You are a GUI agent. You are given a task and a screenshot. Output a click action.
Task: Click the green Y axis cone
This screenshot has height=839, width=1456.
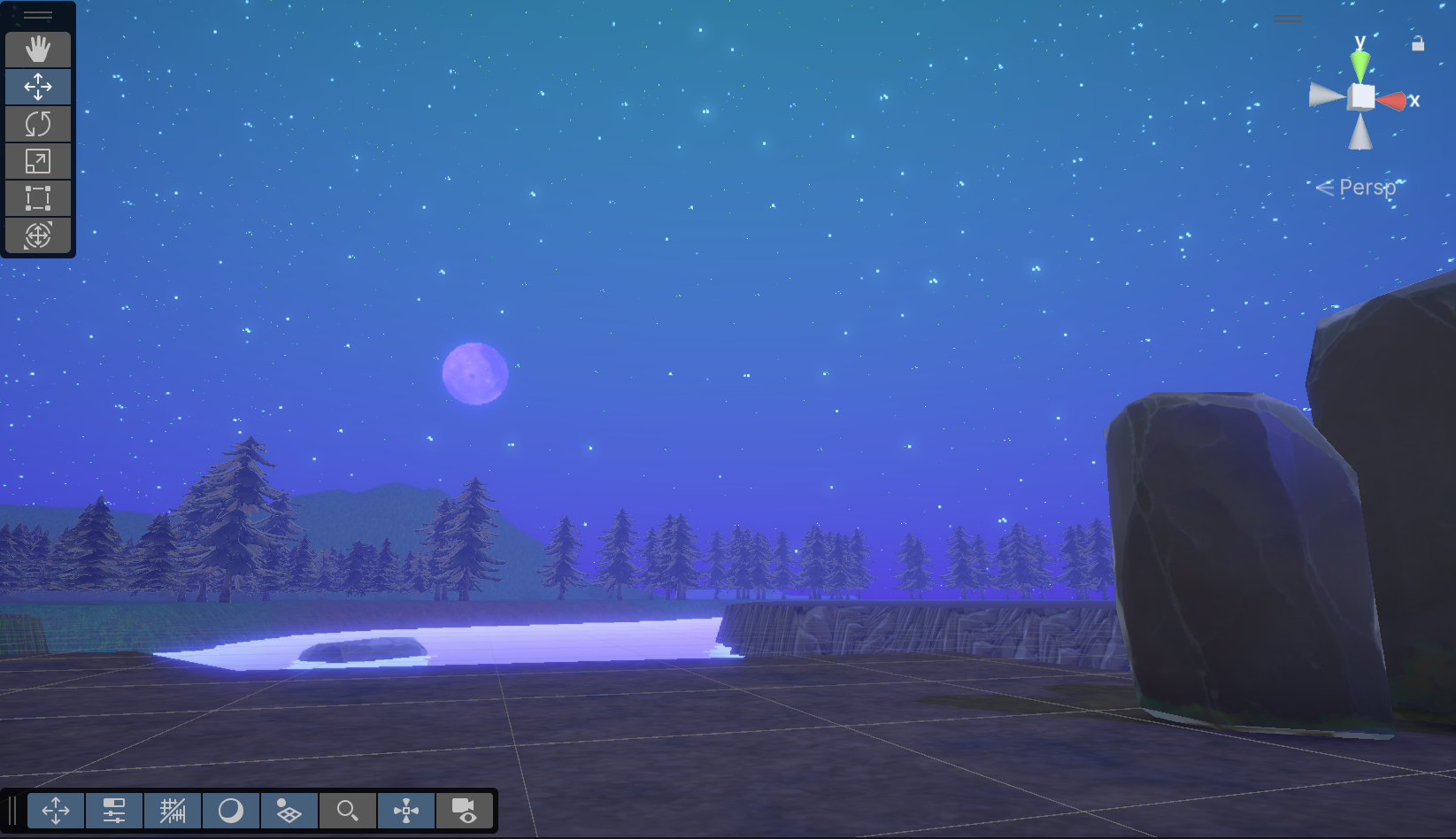tap(1360, 65)
